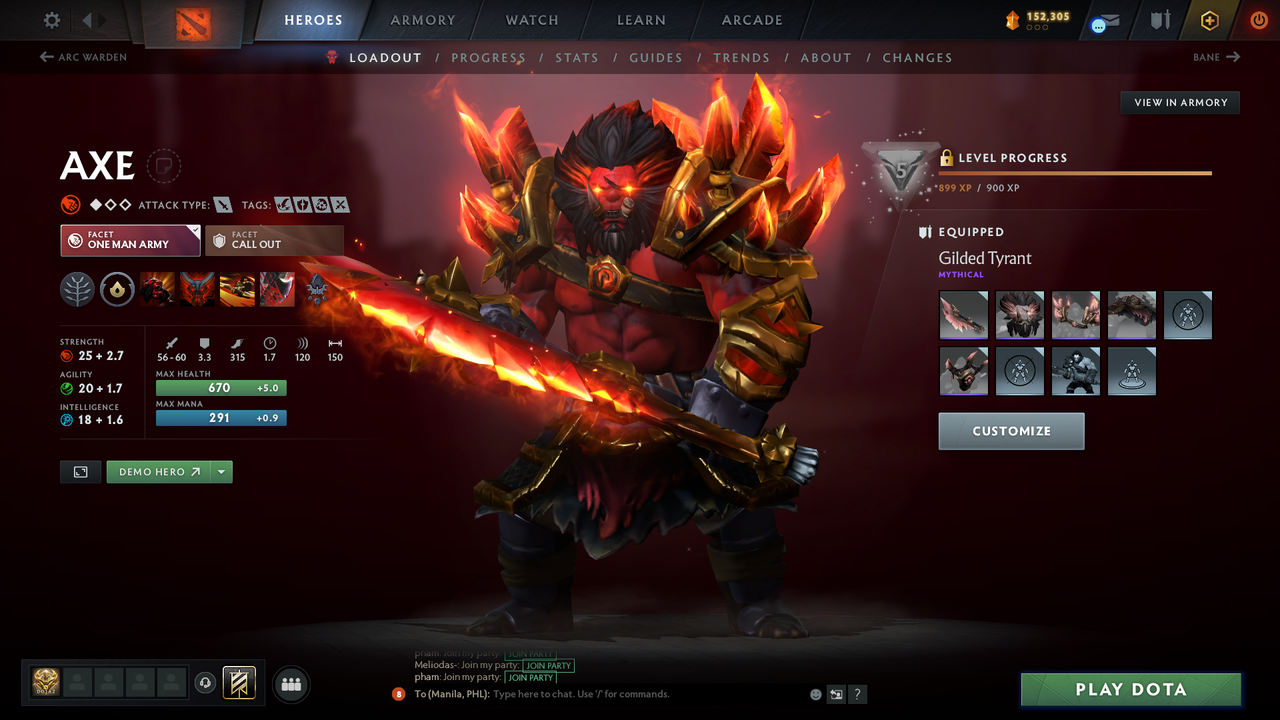Click the Dota 2 logo in top bar
1280x720 pixels.
pyautogui.click(x=194, y=20)
